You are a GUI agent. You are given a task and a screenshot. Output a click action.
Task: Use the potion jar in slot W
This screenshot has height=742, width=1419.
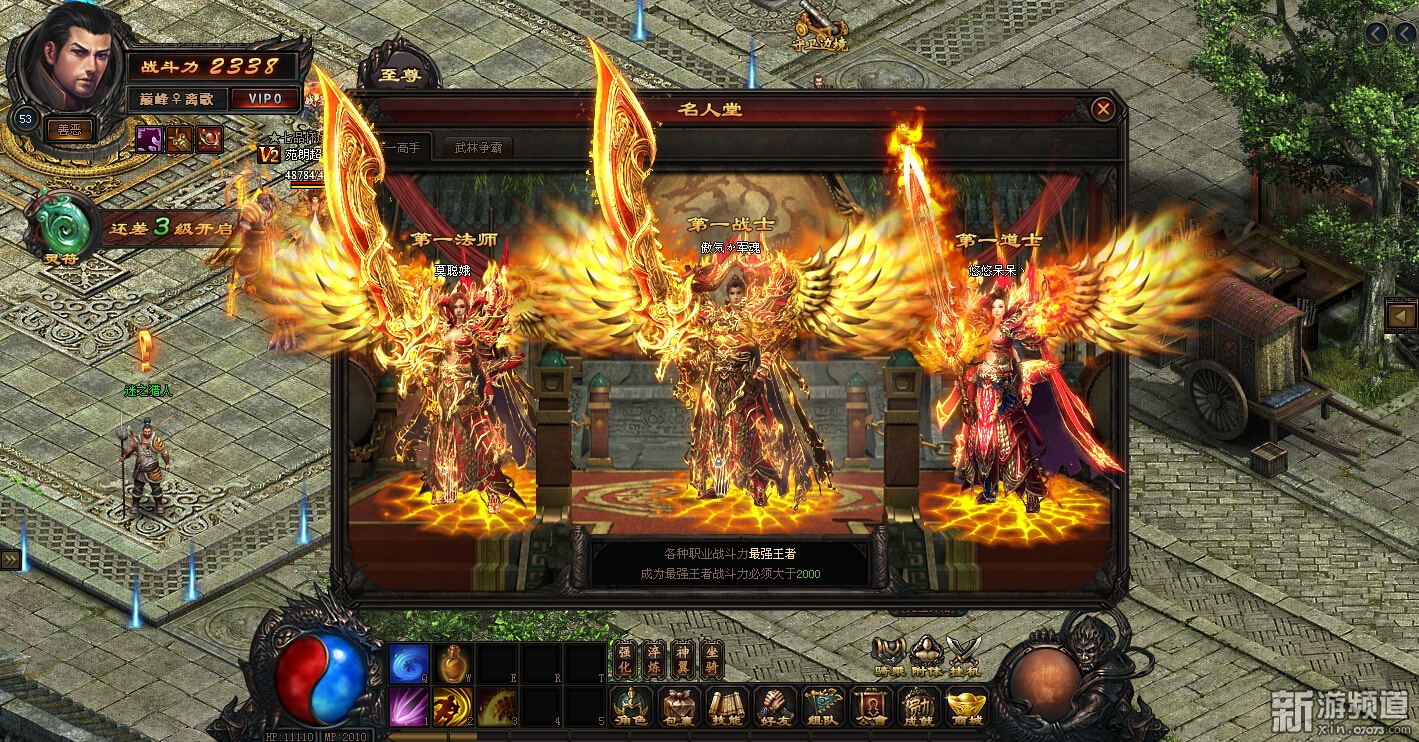point(453,663)
